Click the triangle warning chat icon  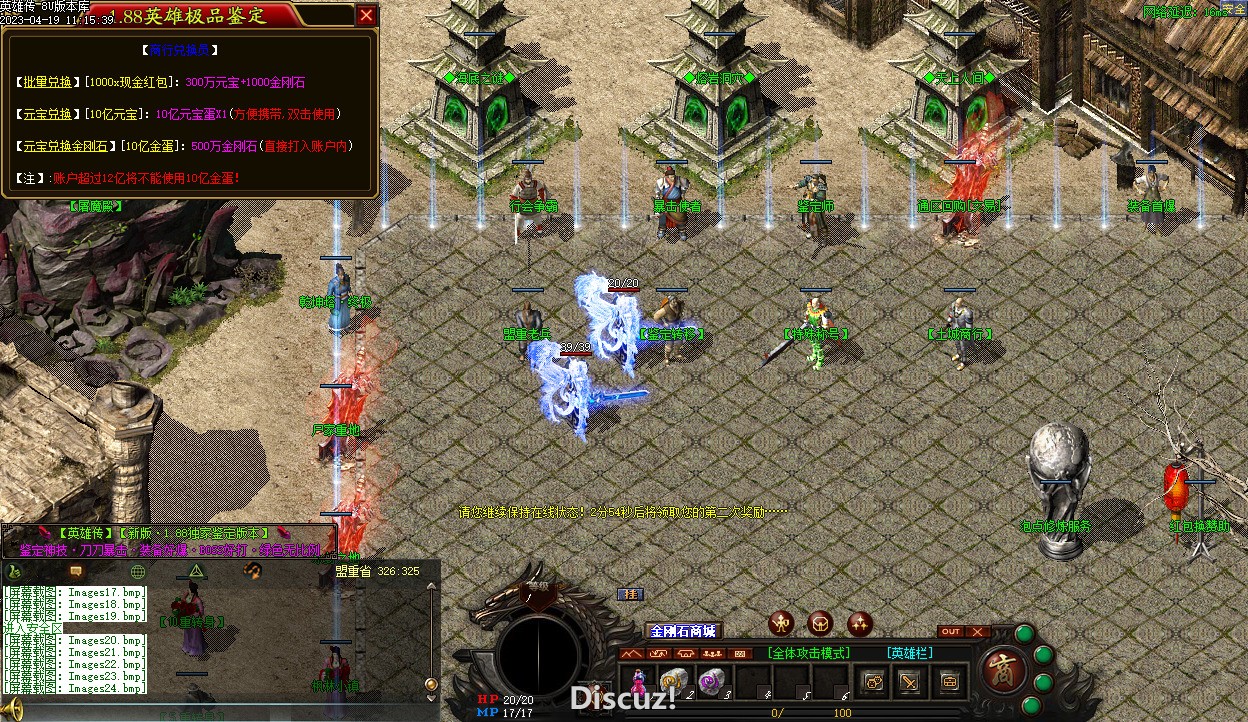click(x=196, y=571)
